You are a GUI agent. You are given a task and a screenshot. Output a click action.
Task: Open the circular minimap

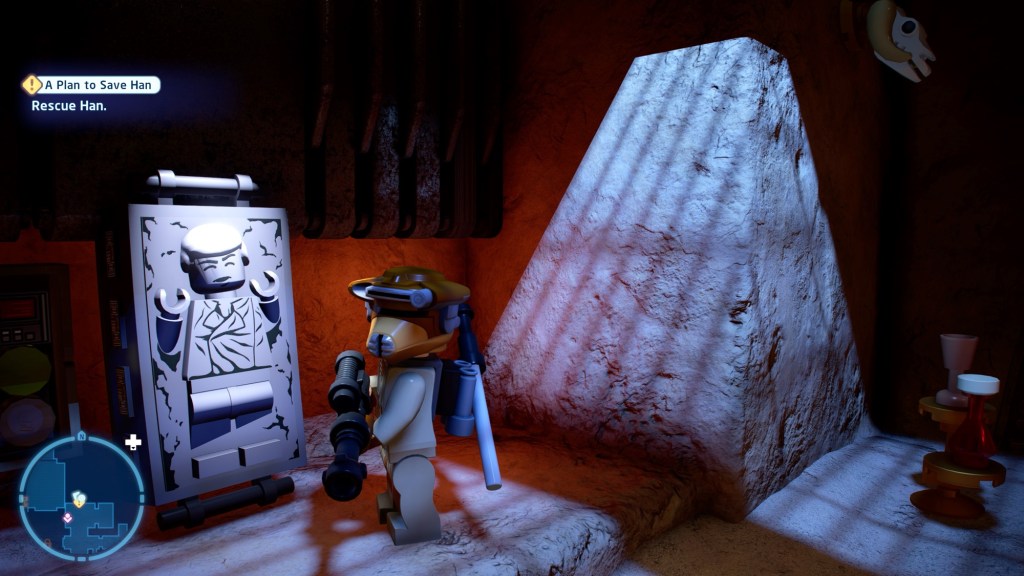tap(81, 496)
